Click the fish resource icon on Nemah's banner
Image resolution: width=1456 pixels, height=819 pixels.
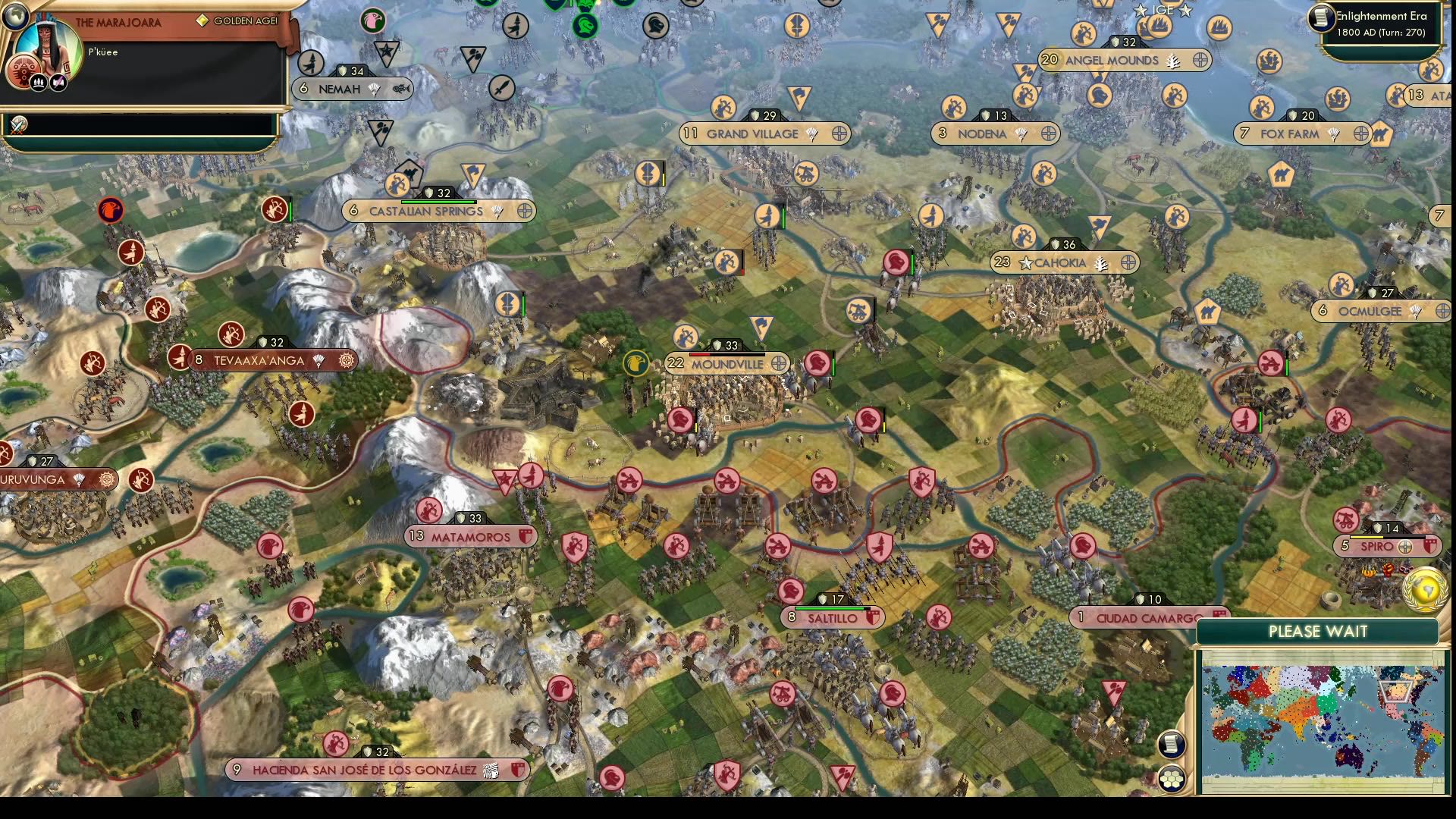[402, 89]
